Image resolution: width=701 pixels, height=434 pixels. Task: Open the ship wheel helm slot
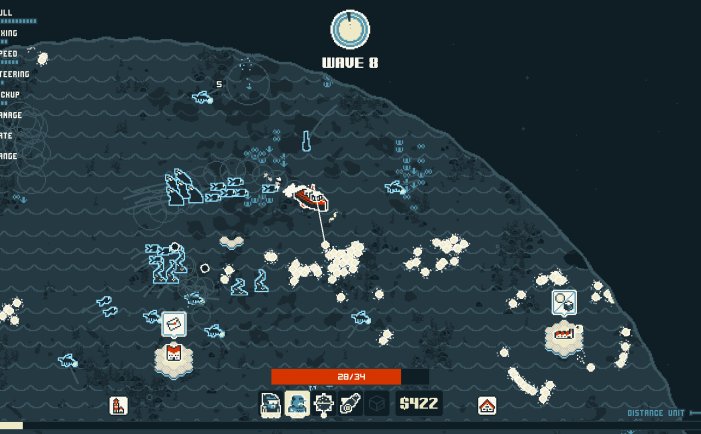323,404
